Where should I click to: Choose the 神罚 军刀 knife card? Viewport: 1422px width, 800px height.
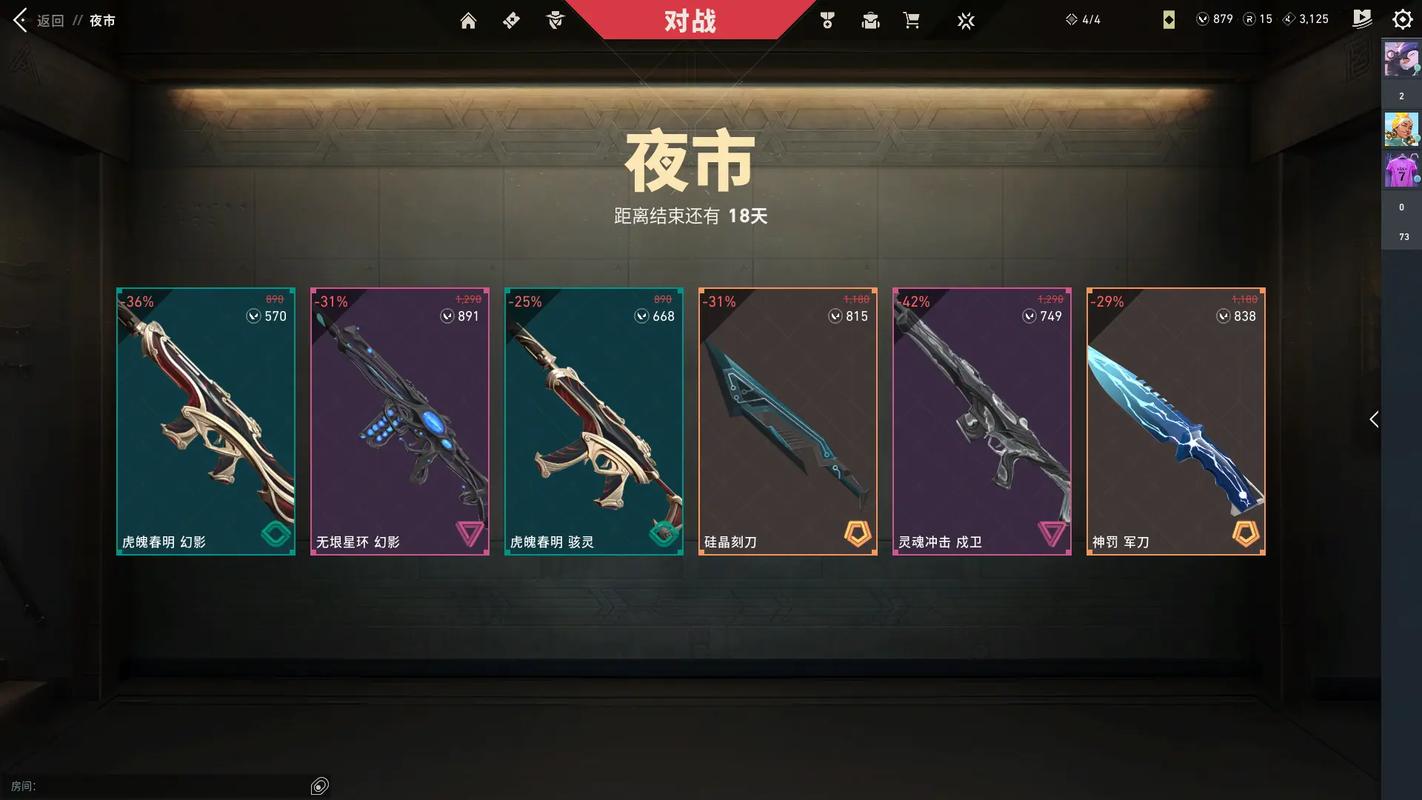coord(1176,421)
